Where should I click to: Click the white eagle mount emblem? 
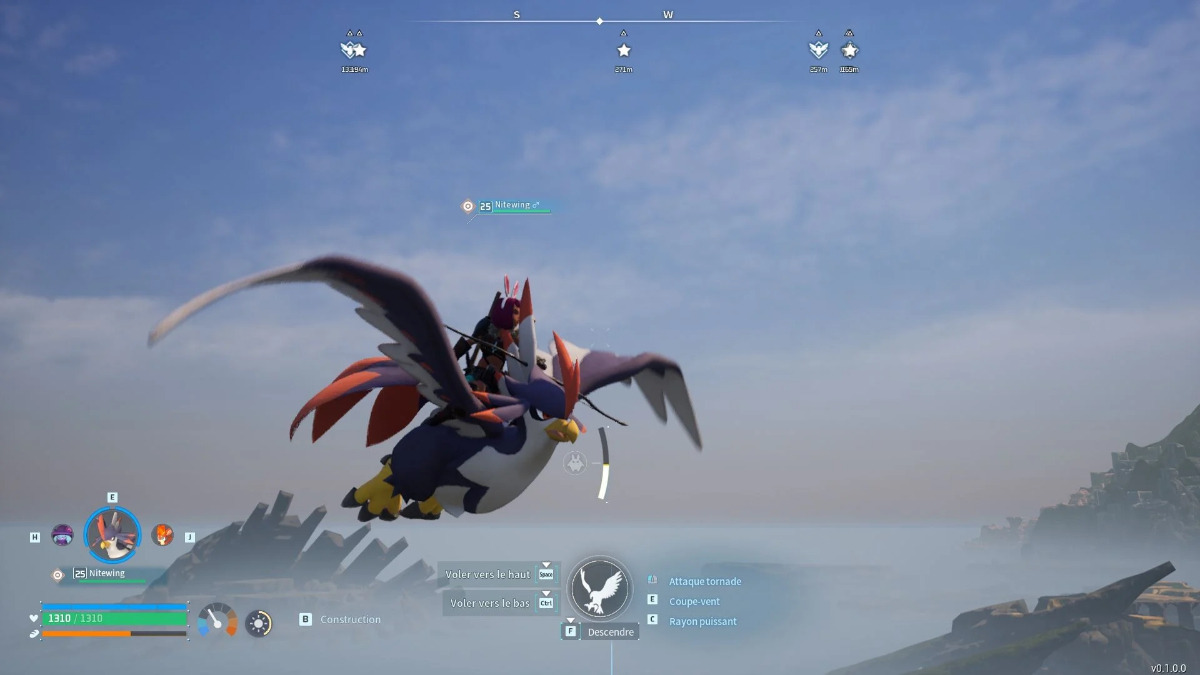point(600,588)
